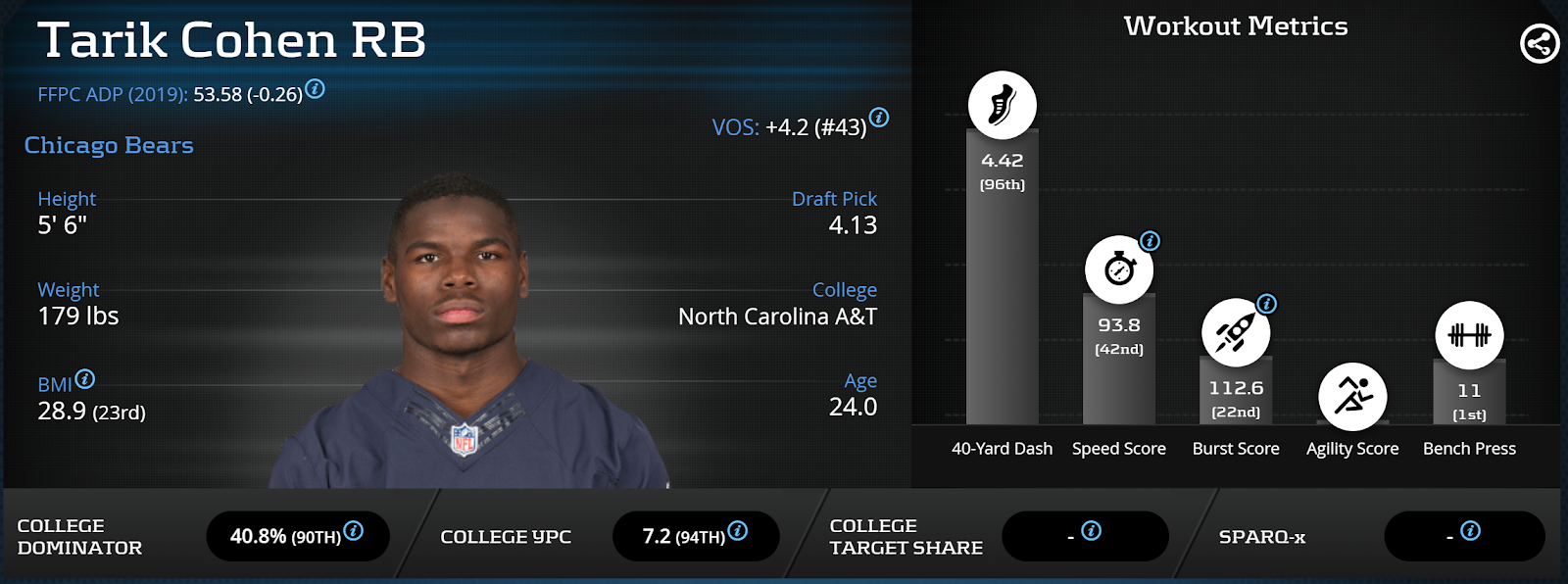Show College Dominator info icon
This screenshot has height=584, width=1568.
point(354,530)
